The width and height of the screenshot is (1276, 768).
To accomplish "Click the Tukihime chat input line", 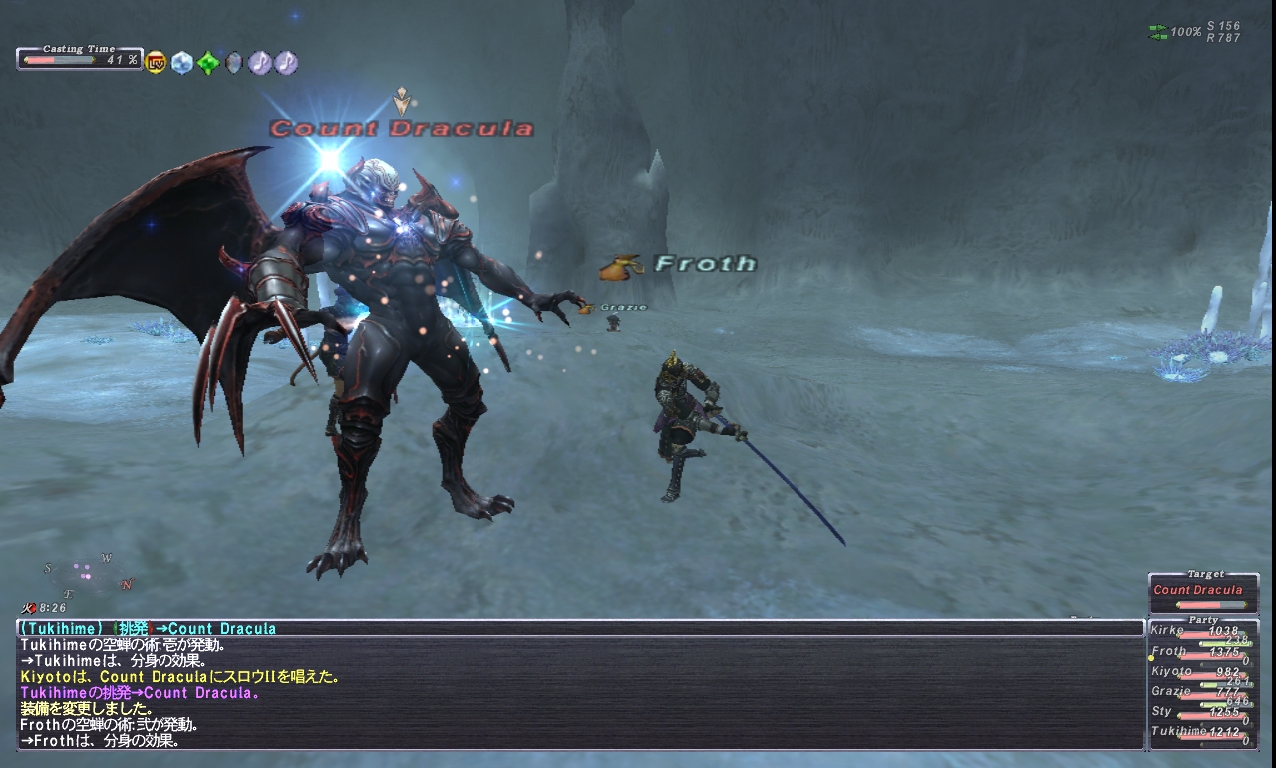I will [580, 628].
